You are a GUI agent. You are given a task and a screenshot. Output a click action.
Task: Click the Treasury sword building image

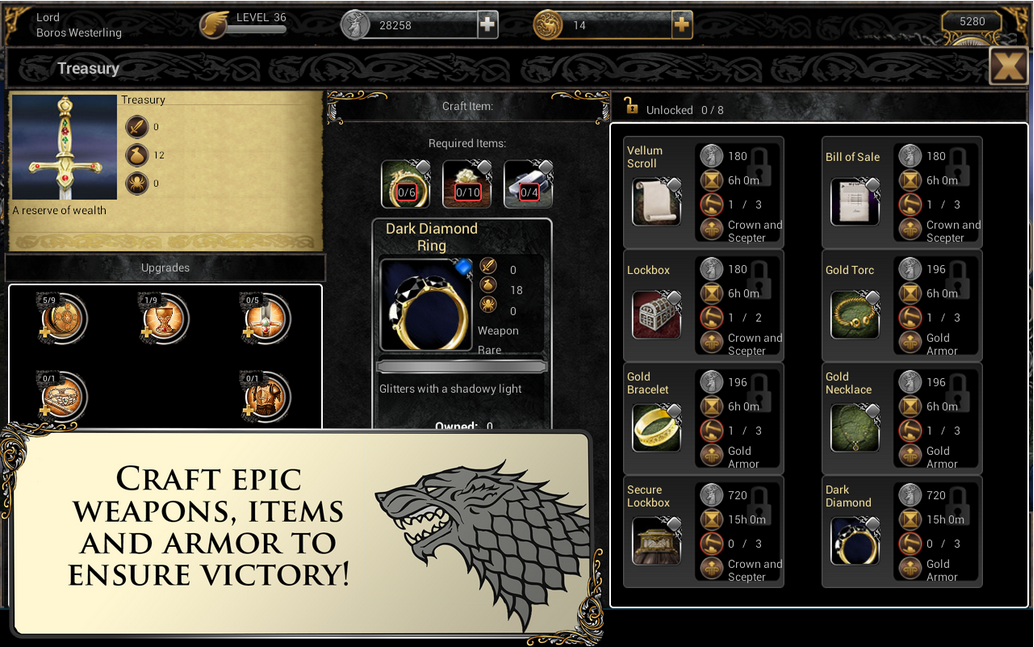tap(64, 148)
